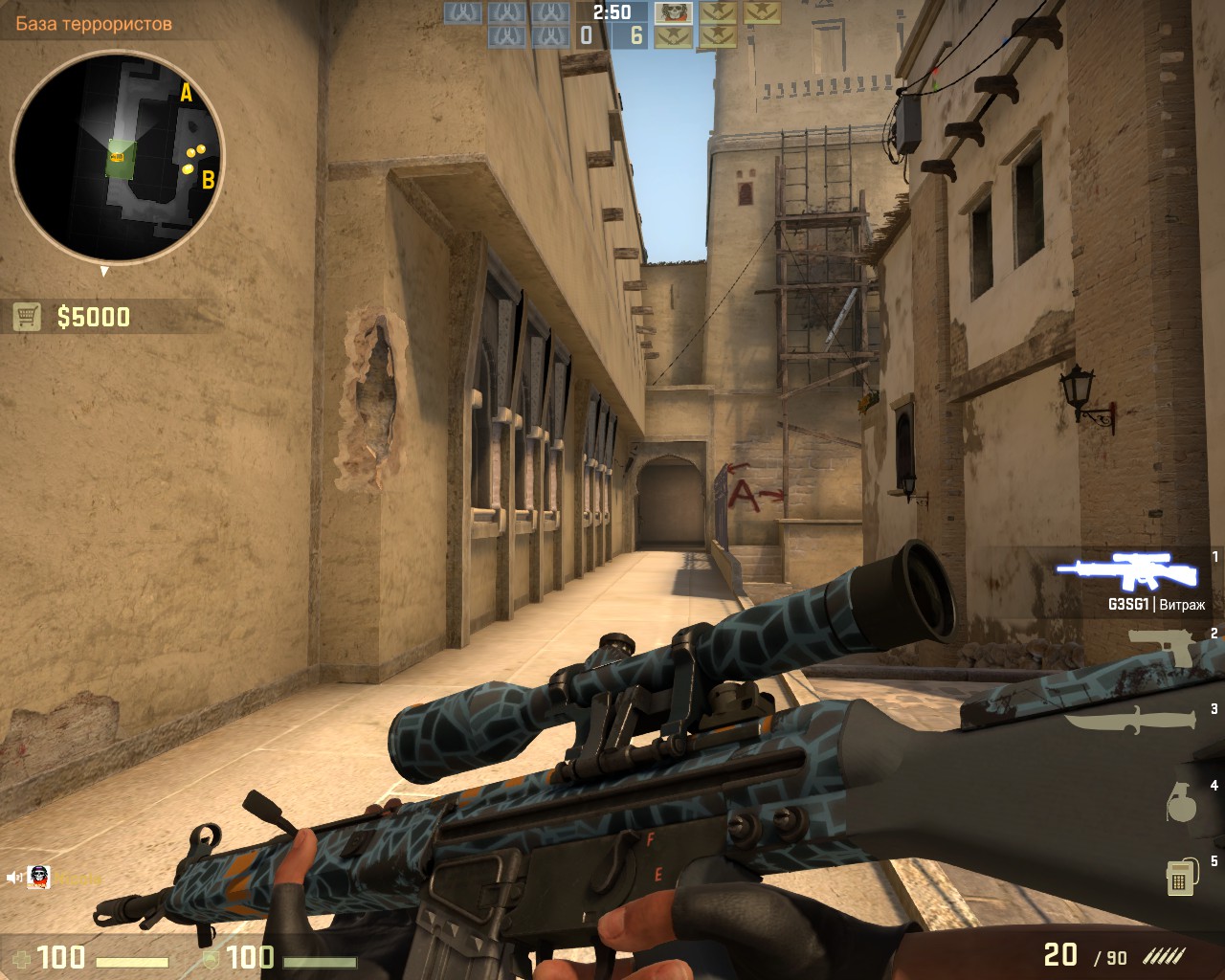Open the shopping cart buy icon
The width and height of the screenshot is (1225, 980).
click(x=27, y=317)
